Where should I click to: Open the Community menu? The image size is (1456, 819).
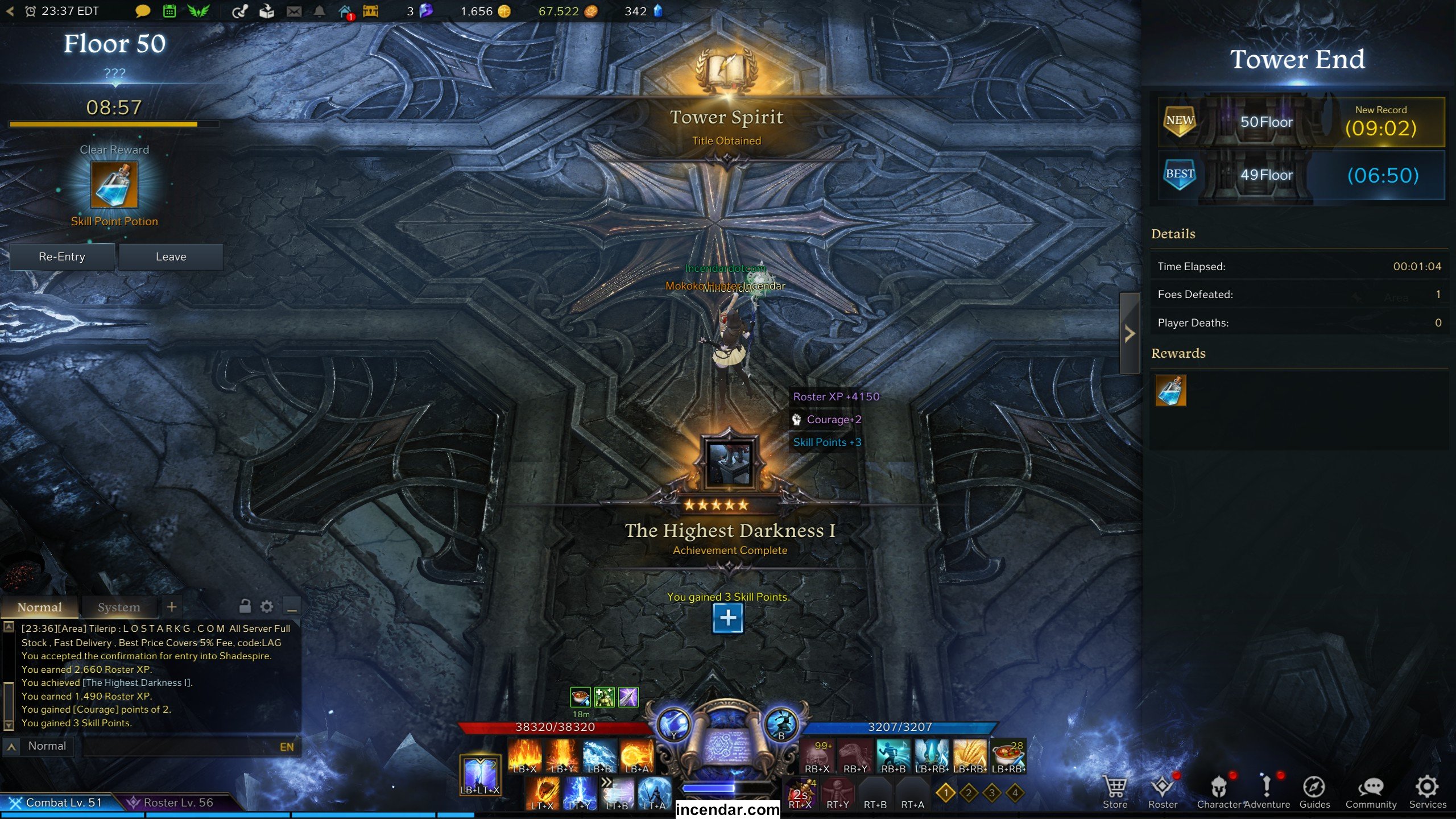click(1371, 792)
